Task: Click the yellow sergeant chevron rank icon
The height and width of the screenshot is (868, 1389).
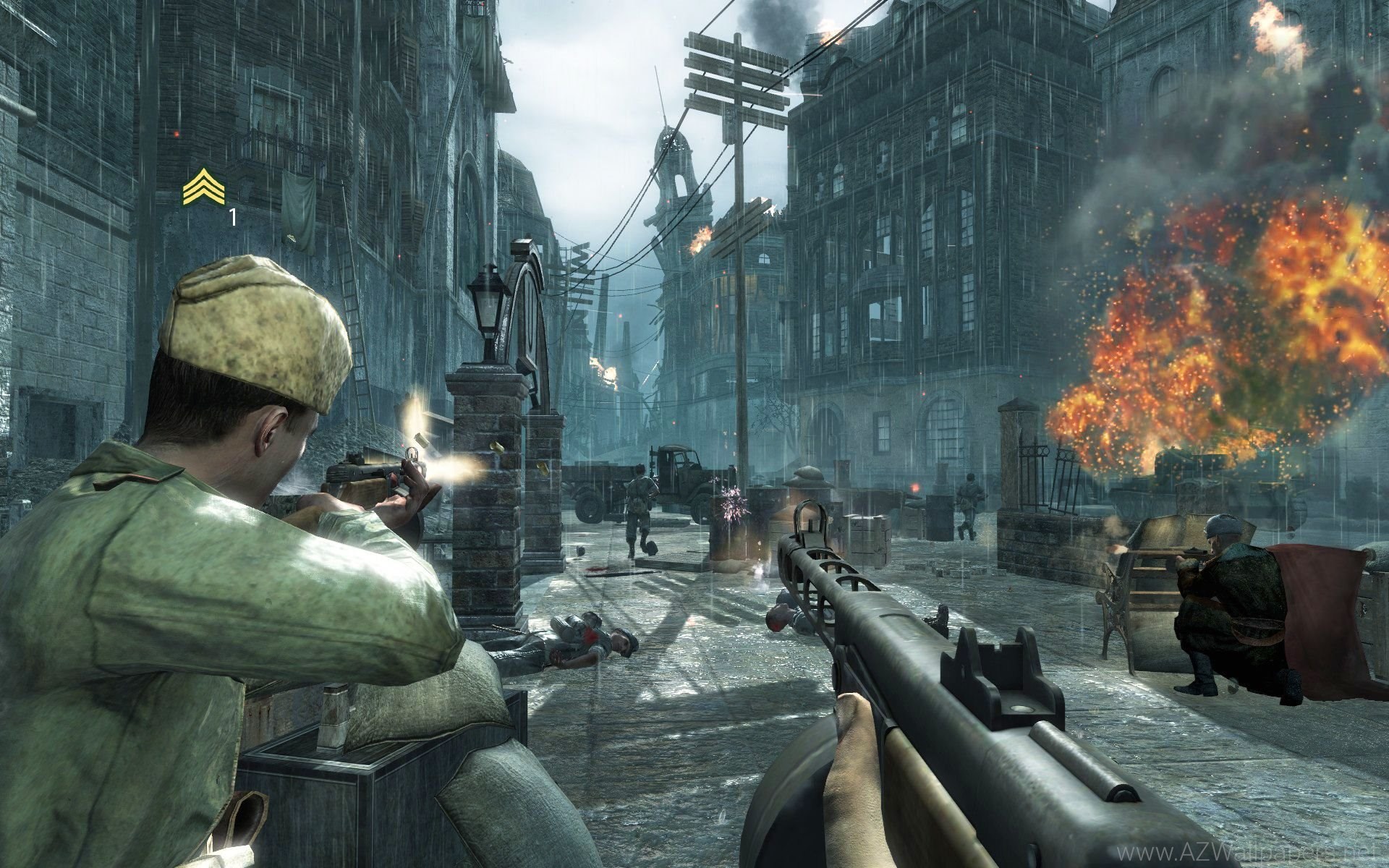Action: (204, 186)
